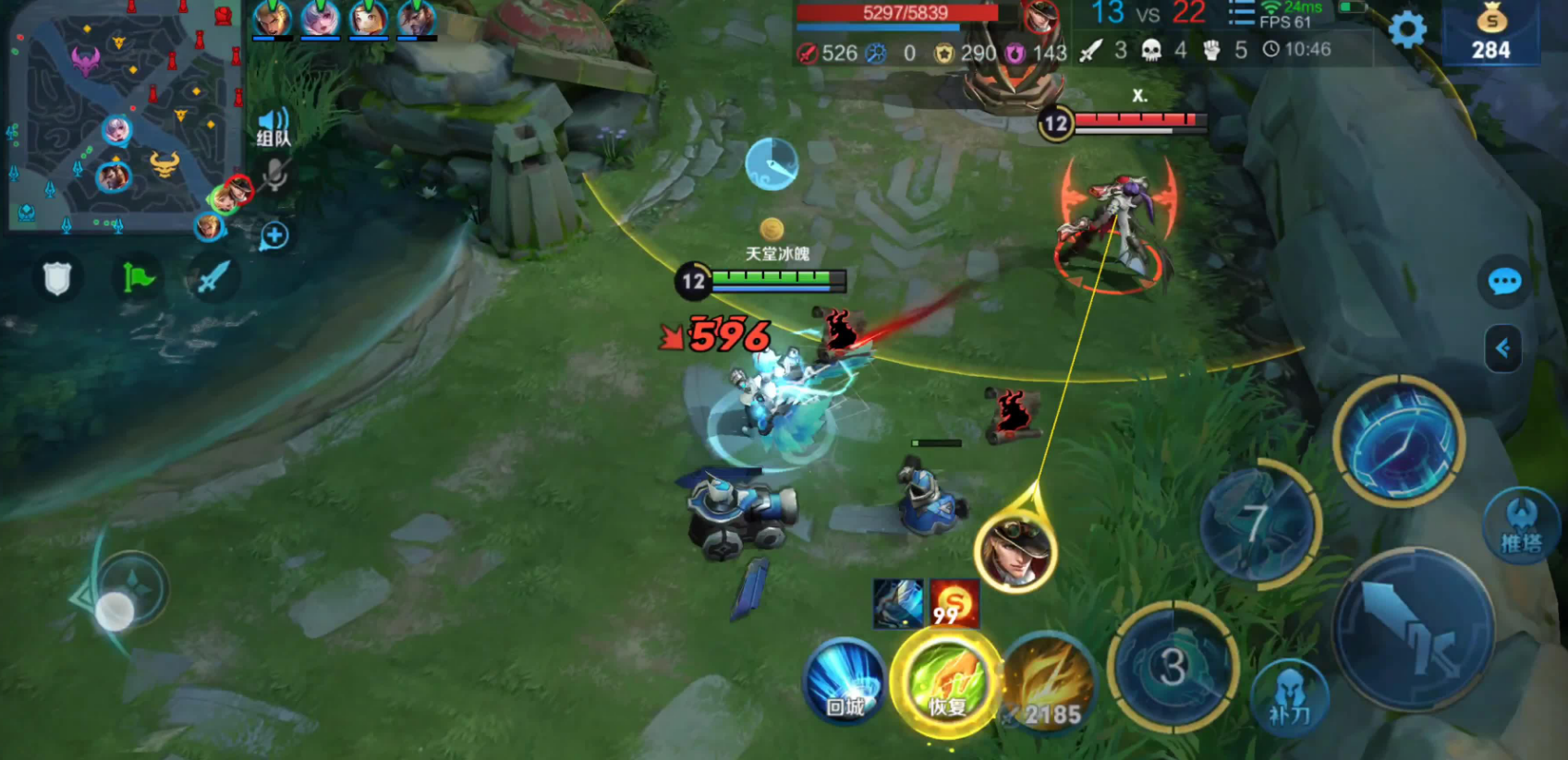Use the 恢复 heal ability
The height and width of the screenshot is (760, 1568).
coord(946,683)
